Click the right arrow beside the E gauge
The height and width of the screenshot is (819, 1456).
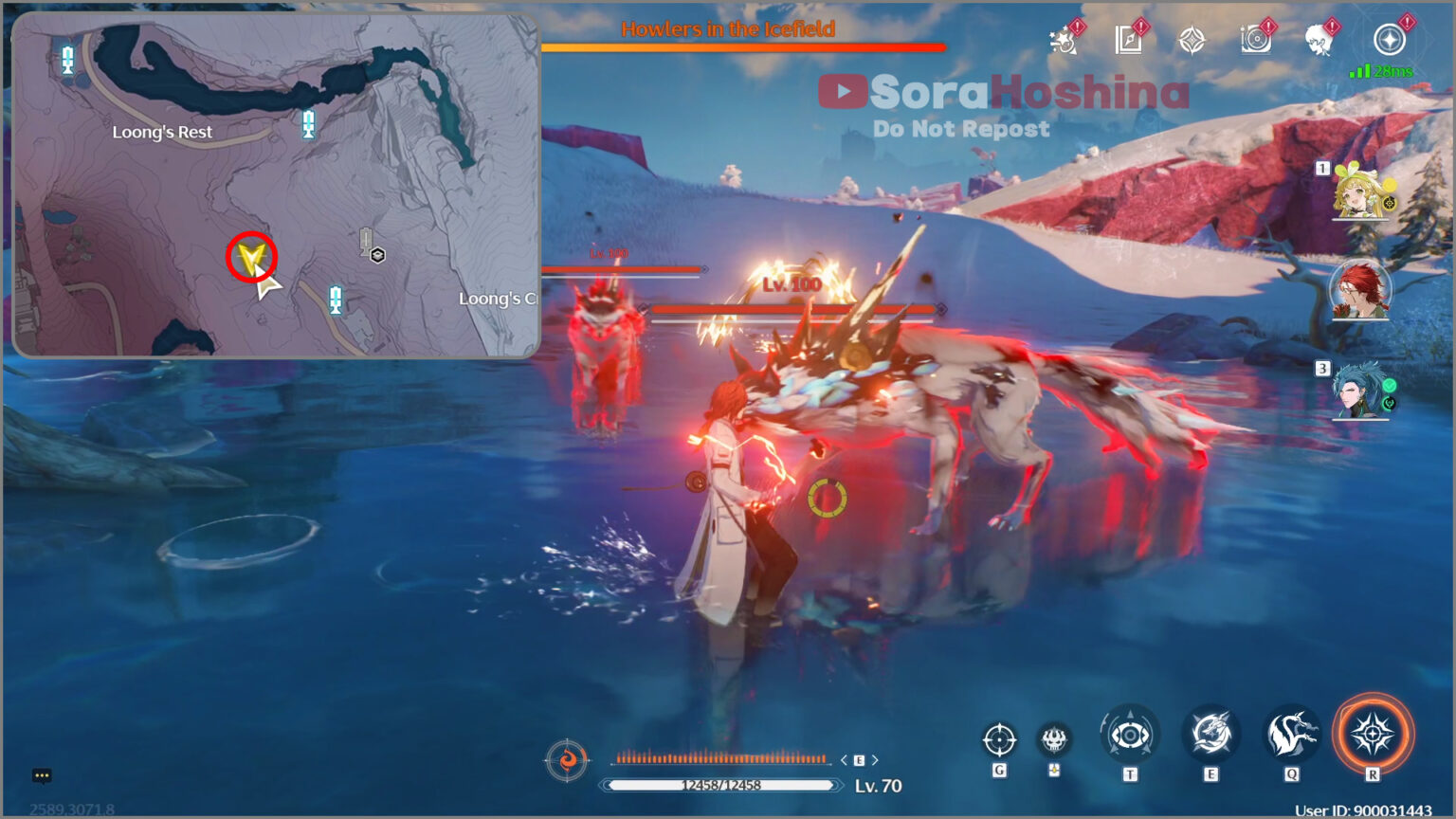point(874,759)
